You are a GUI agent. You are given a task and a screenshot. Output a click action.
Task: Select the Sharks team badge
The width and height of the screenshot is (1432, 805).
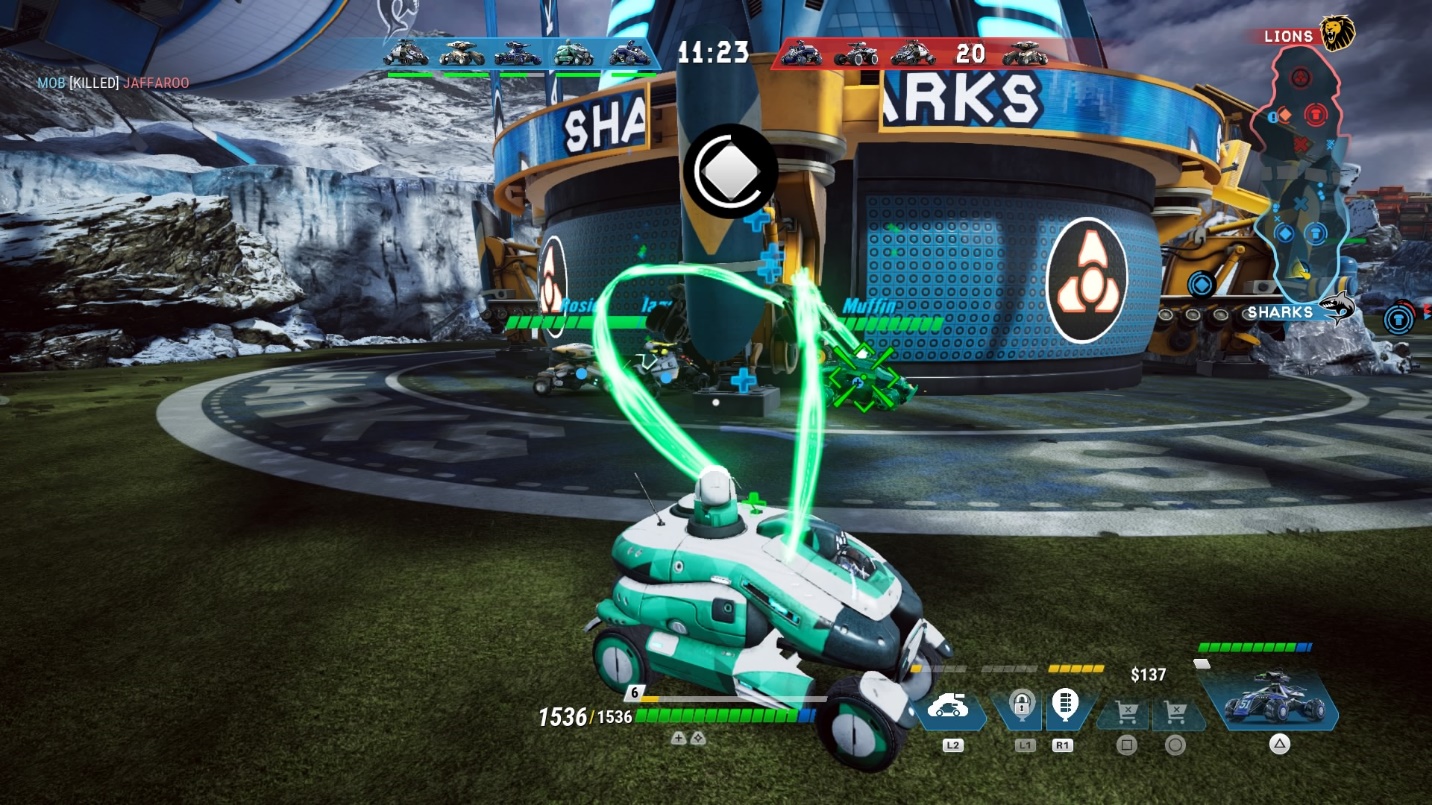[x=1335, y=309]
